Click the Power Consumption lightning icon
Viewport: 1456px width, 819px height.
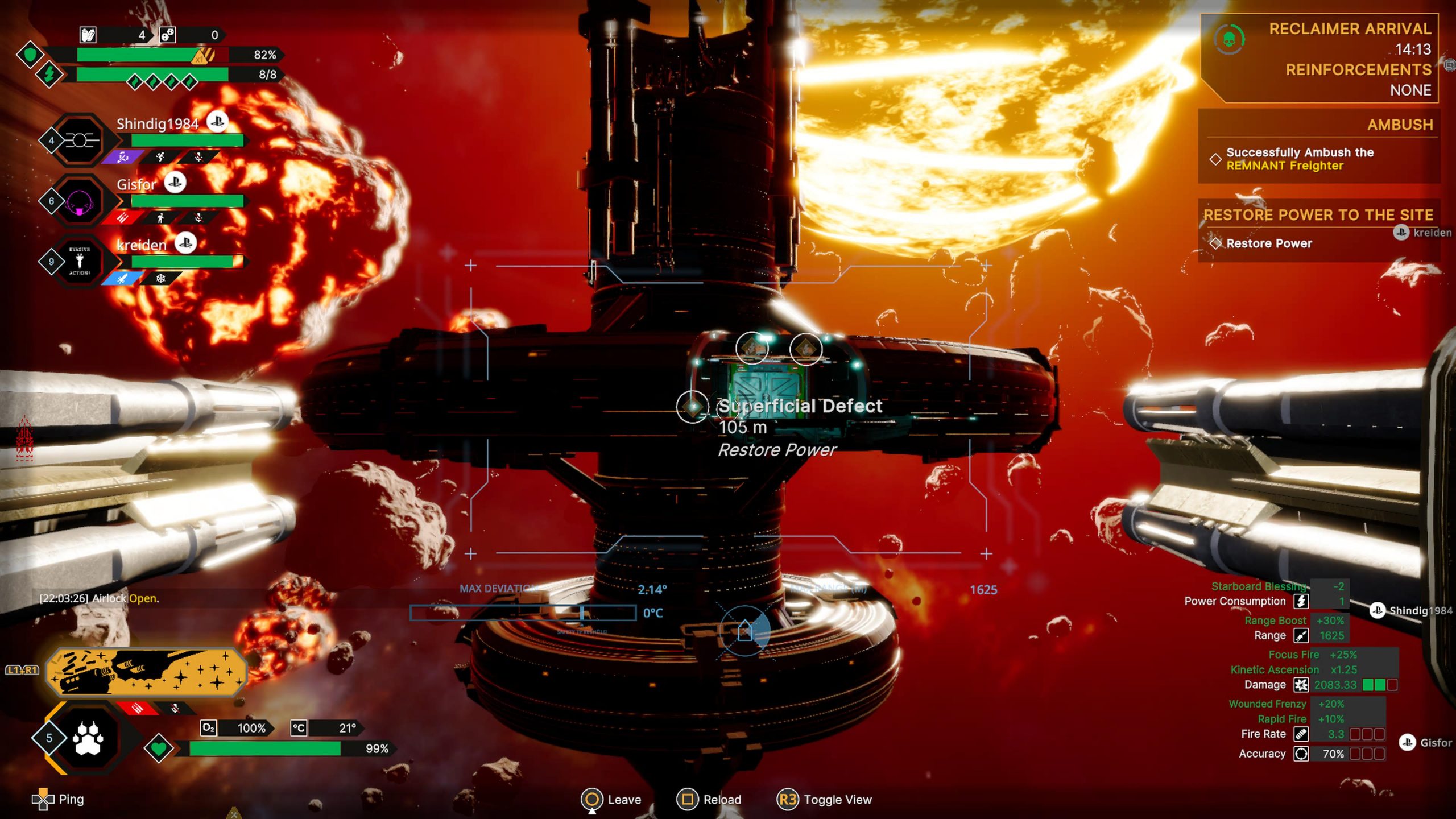(x=1301, y=601)
